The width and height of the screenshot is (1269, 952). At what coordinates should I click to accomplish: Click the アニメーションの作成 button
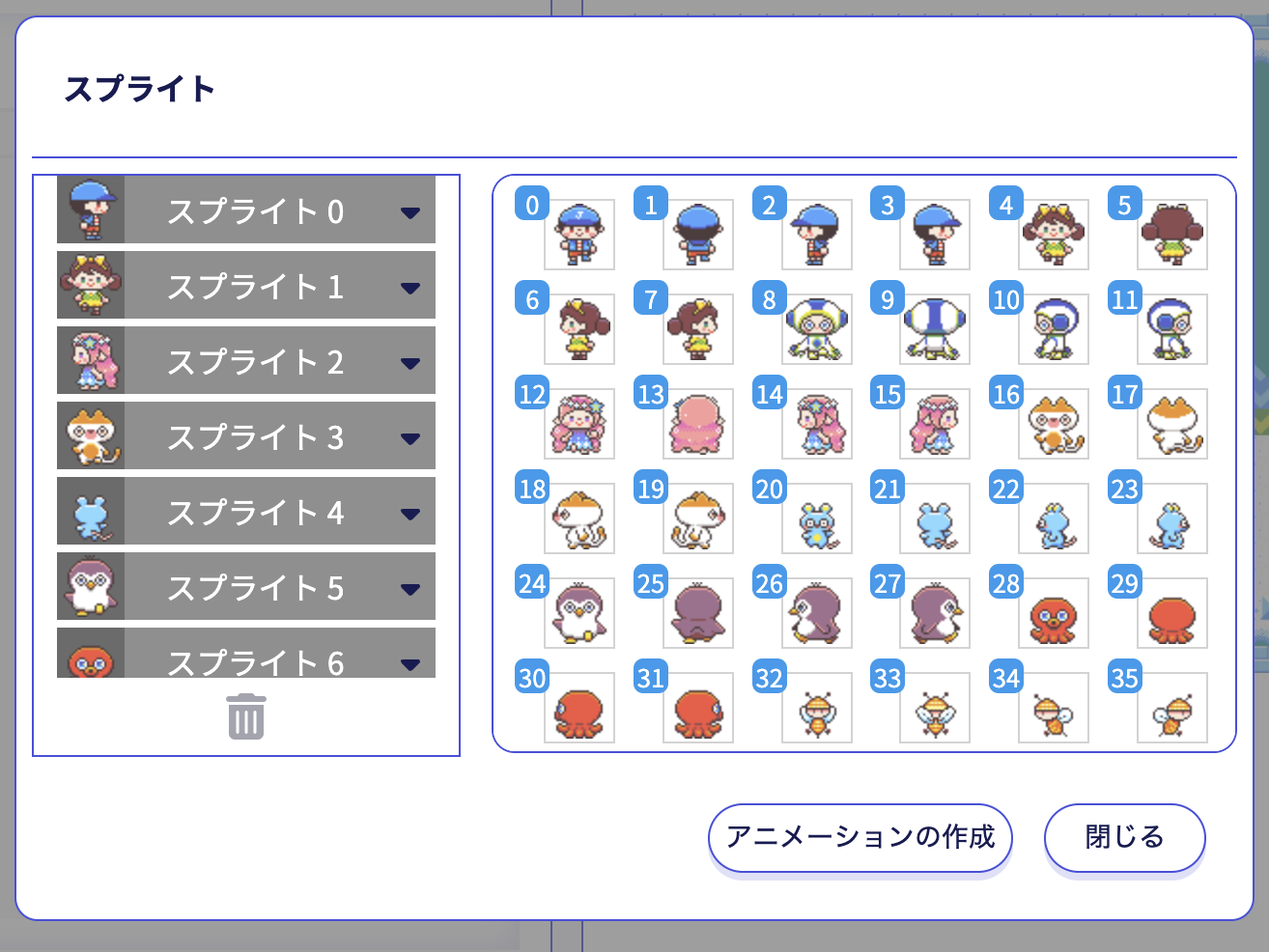(x=860, y=838)
